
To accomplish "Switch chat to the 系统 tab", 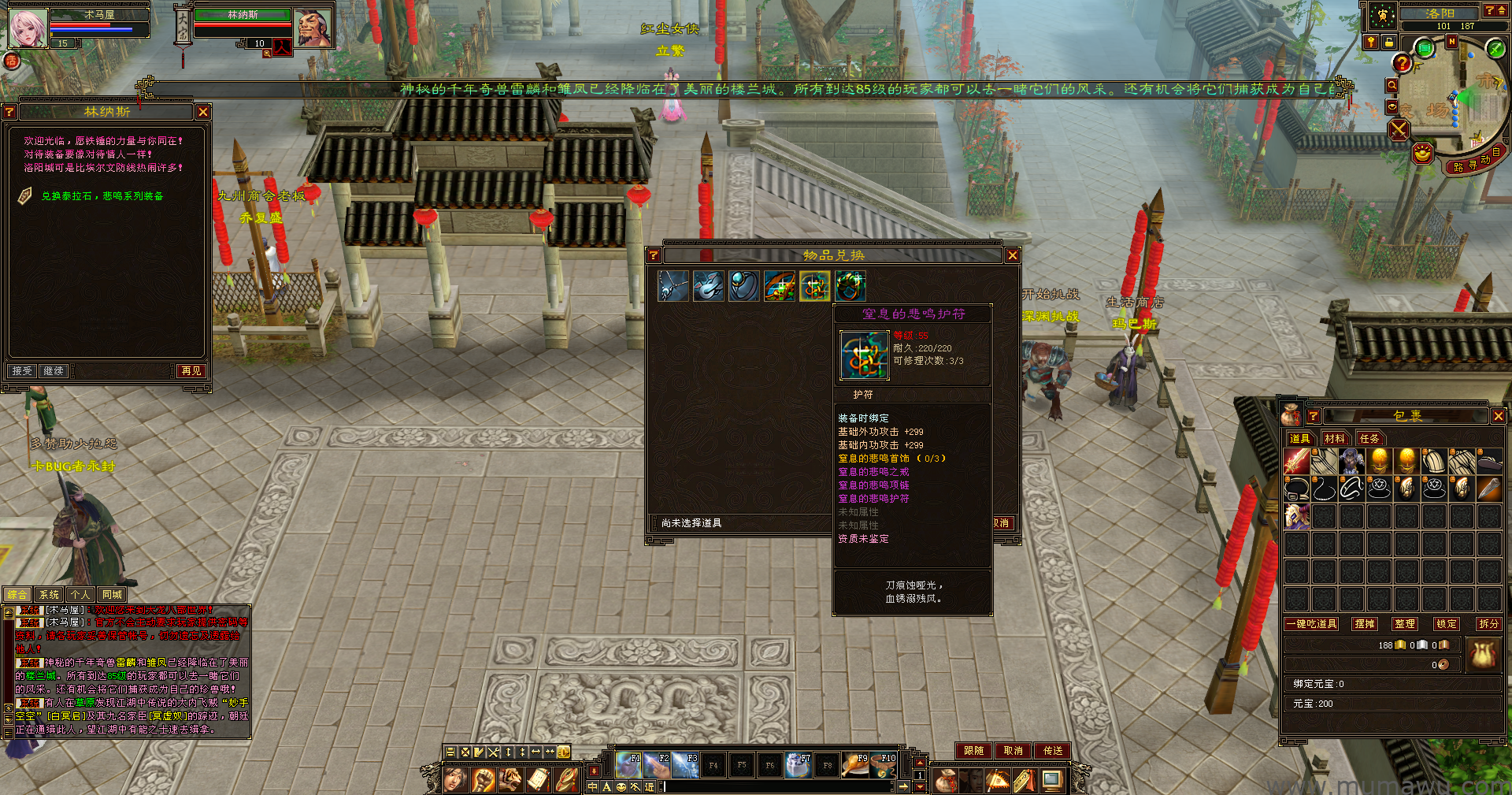I will coord(49,595).
